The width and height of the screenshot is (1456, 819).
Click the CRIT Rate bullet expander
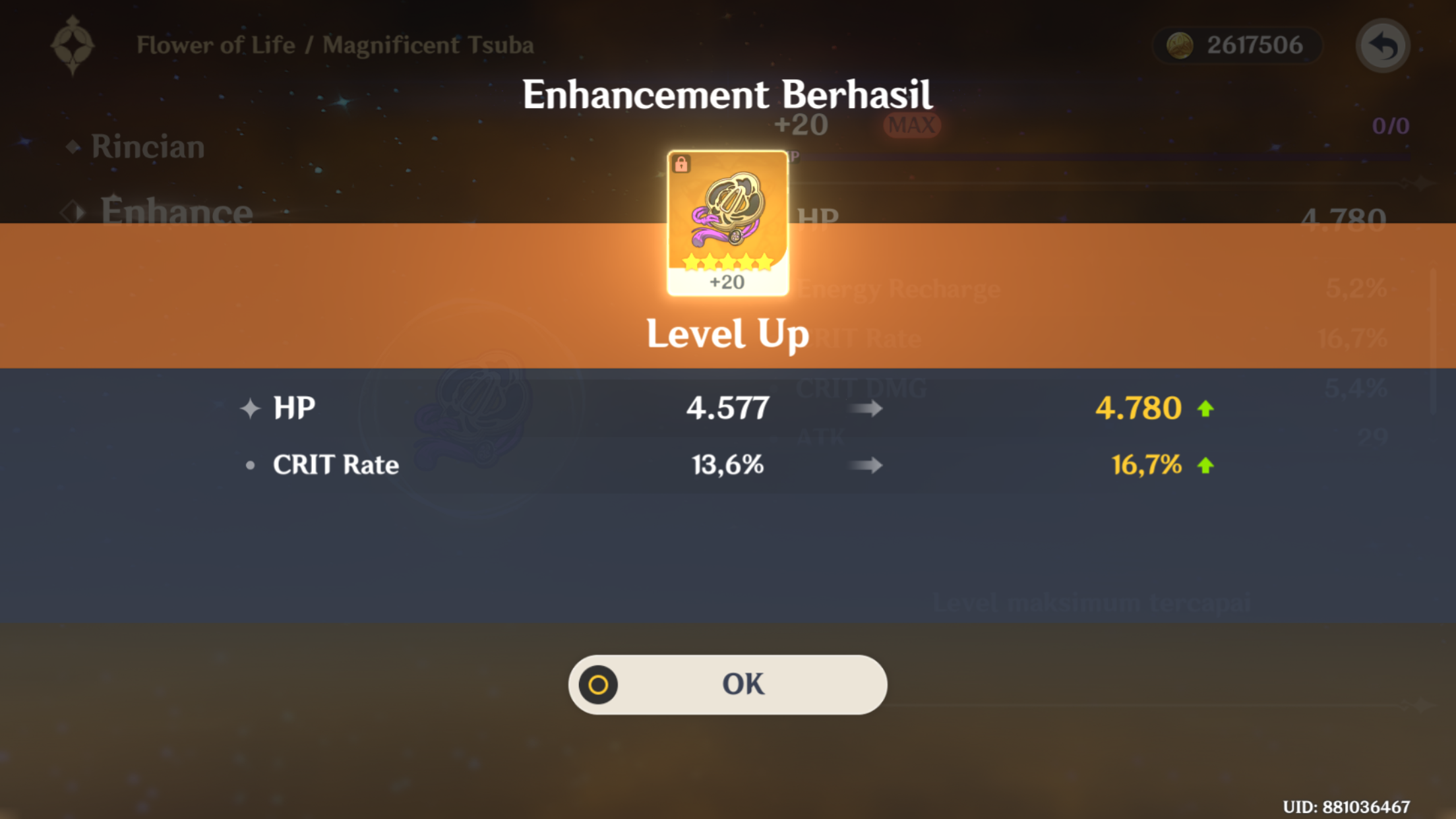[249, 465]
